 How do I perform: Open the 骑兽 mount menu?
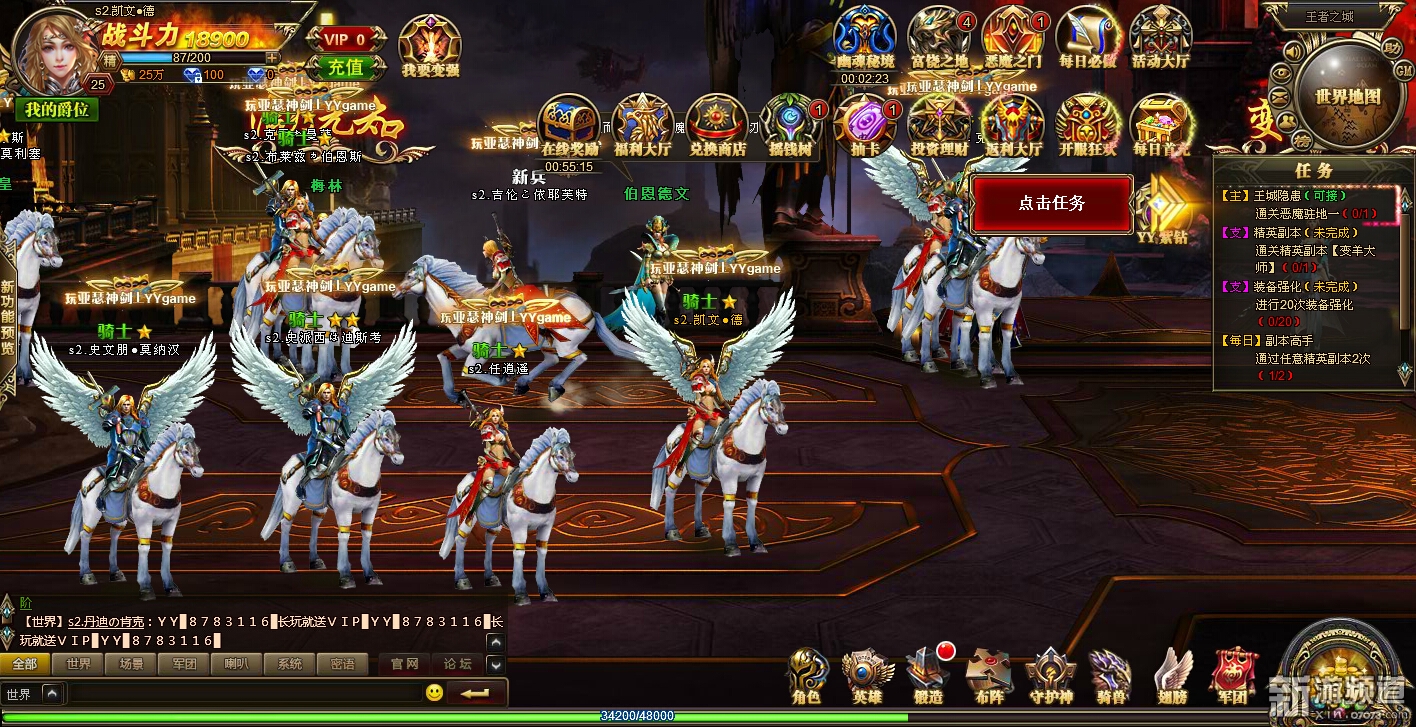tap(1109, 675)
